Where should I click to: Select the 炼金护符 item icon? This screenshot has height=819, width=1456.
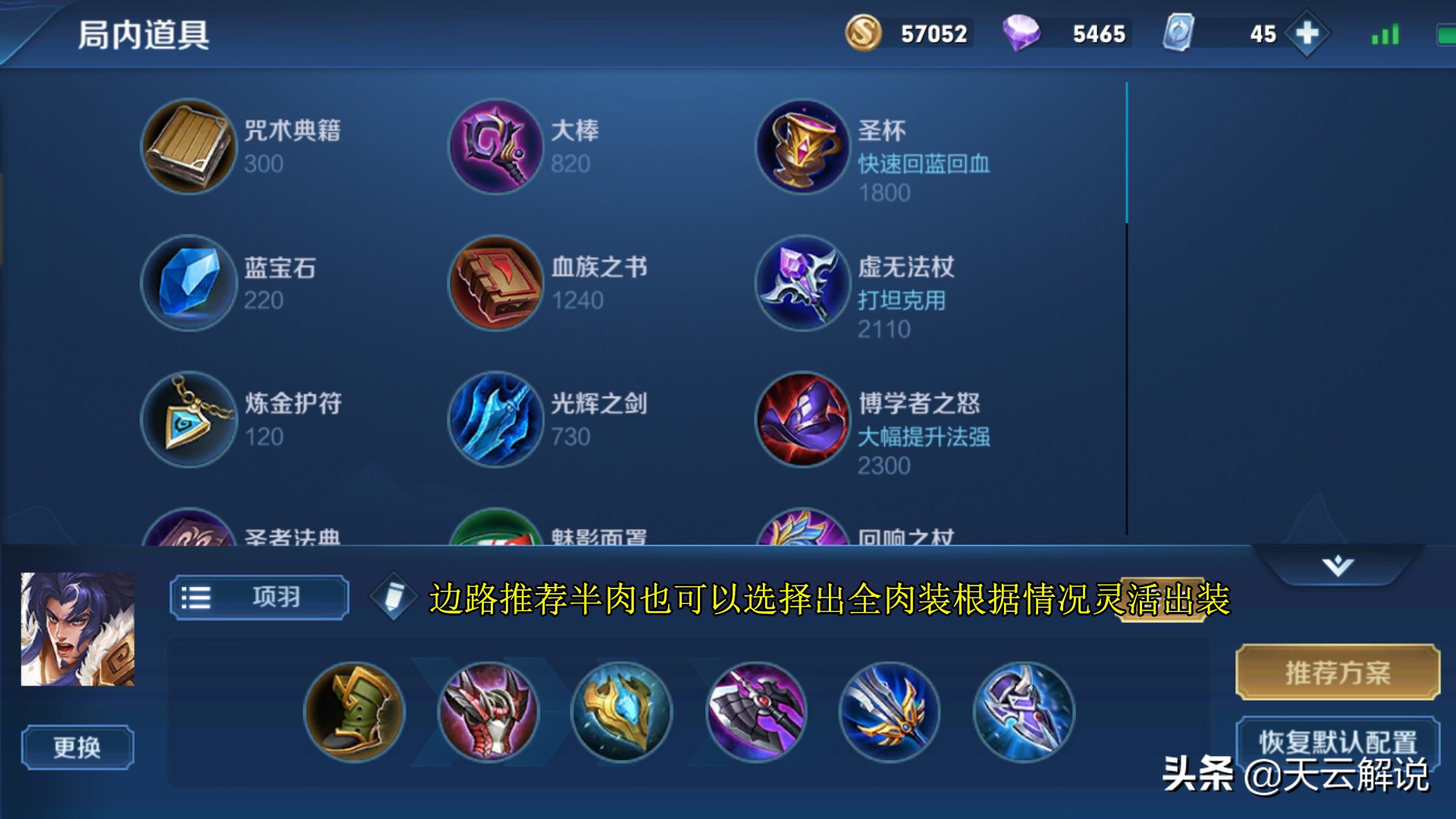coord(188,421)
